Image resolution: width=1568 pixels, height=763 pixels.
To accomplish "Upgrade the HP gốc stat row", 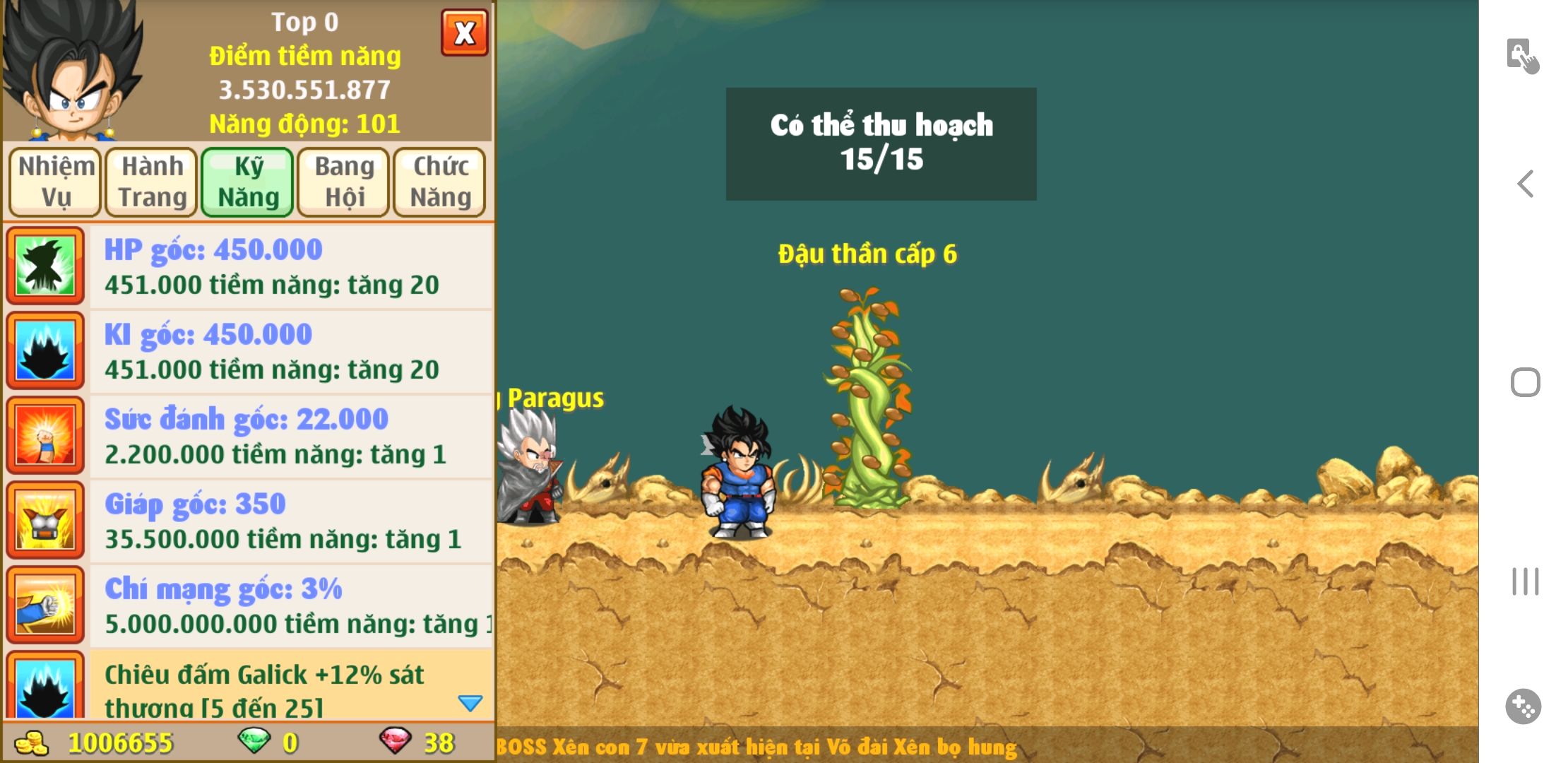I will pyautogui.click(x=290, y=267).
